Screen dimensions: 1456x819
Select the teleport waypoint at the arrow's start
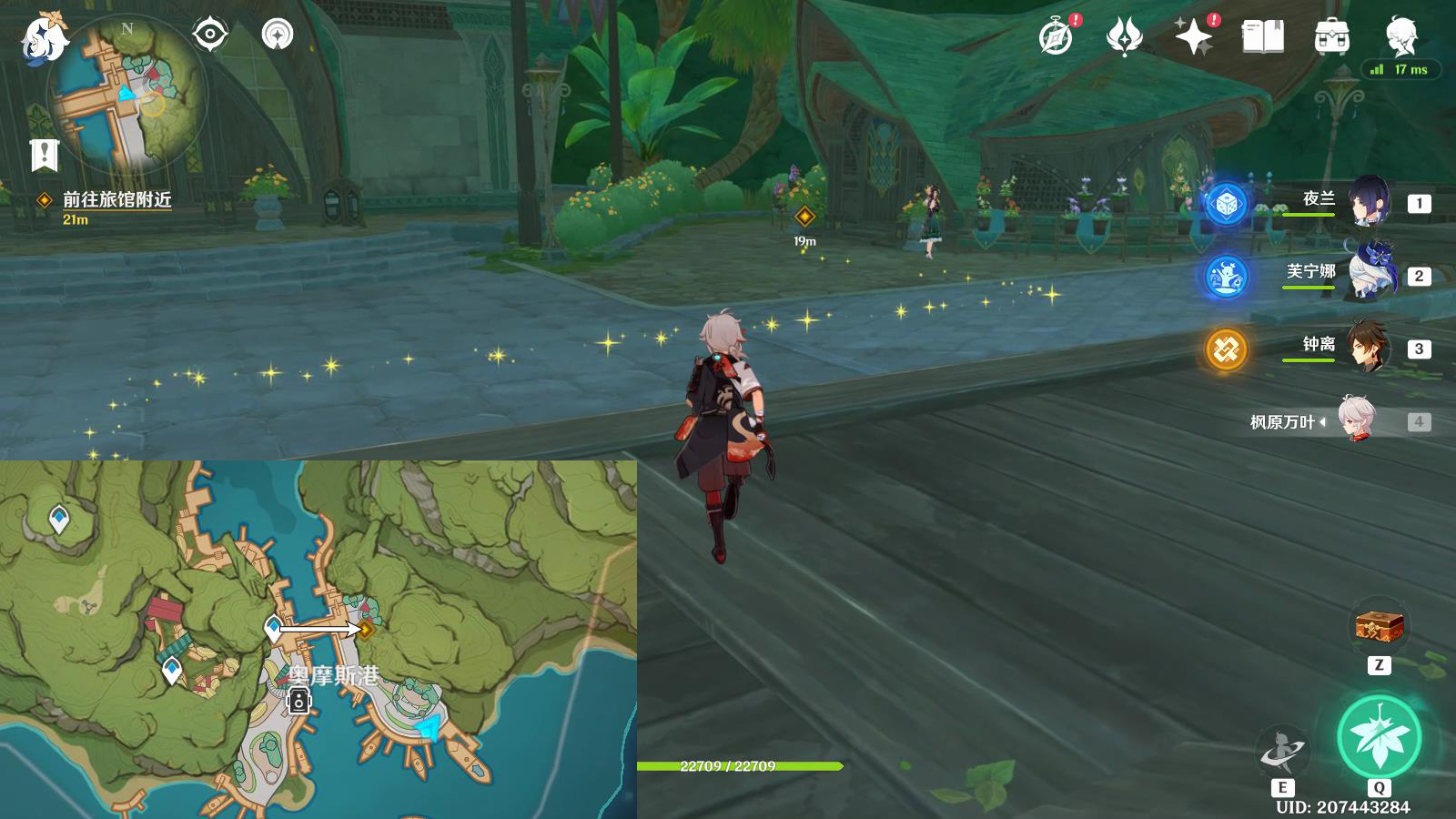click(x=273, y=627)
